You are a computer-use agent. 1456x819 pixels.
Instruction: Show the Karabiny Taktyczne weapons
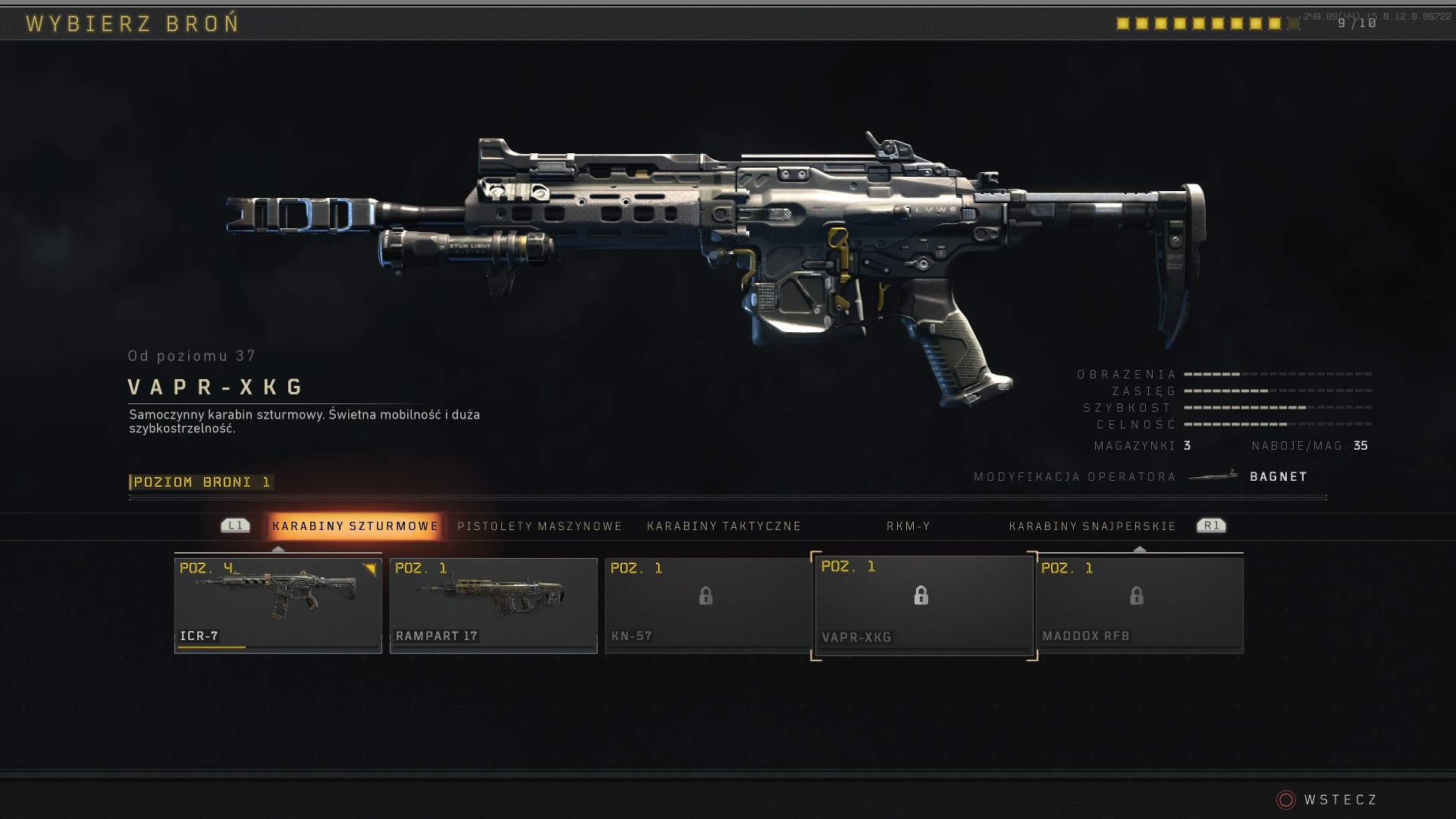click(723, 526)
